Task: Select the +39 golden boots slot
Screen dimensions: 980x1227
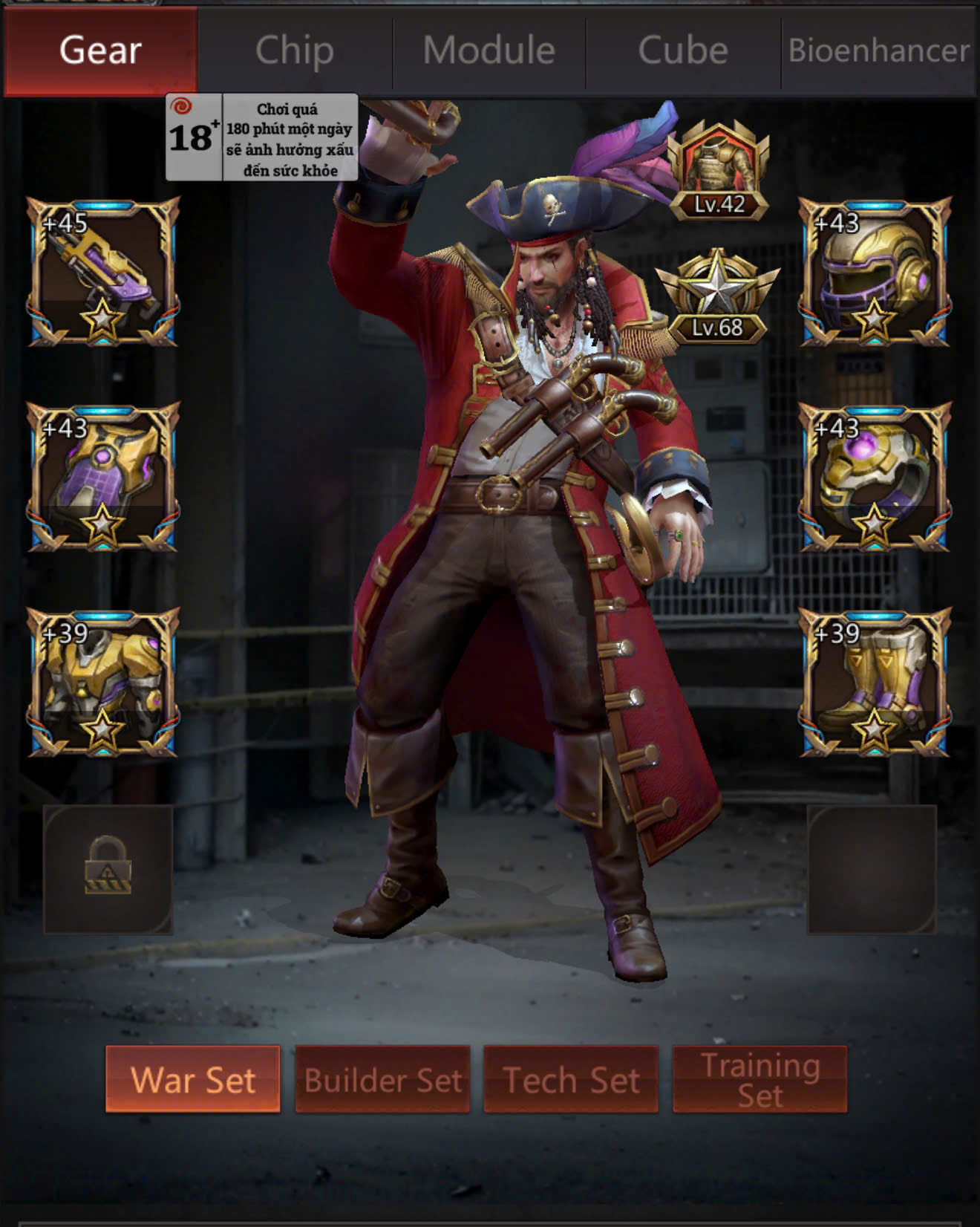Action: coord(875,683)
